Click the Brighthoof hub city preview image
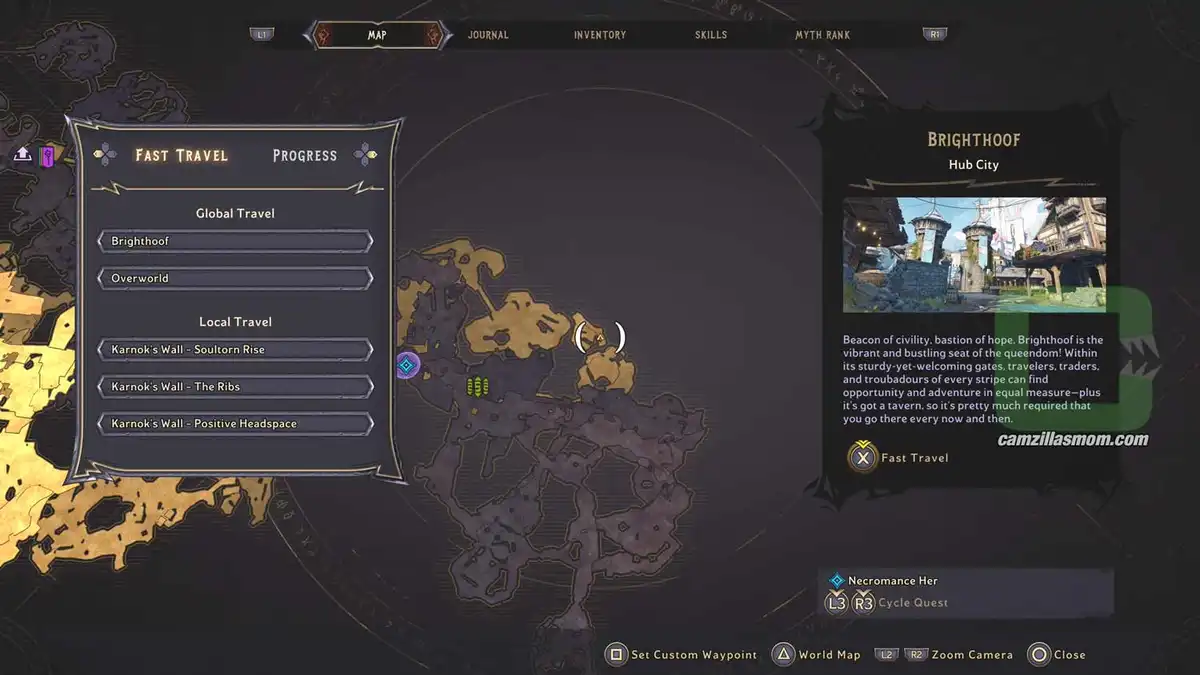The image size is (1200, 675). coord(974,254)
